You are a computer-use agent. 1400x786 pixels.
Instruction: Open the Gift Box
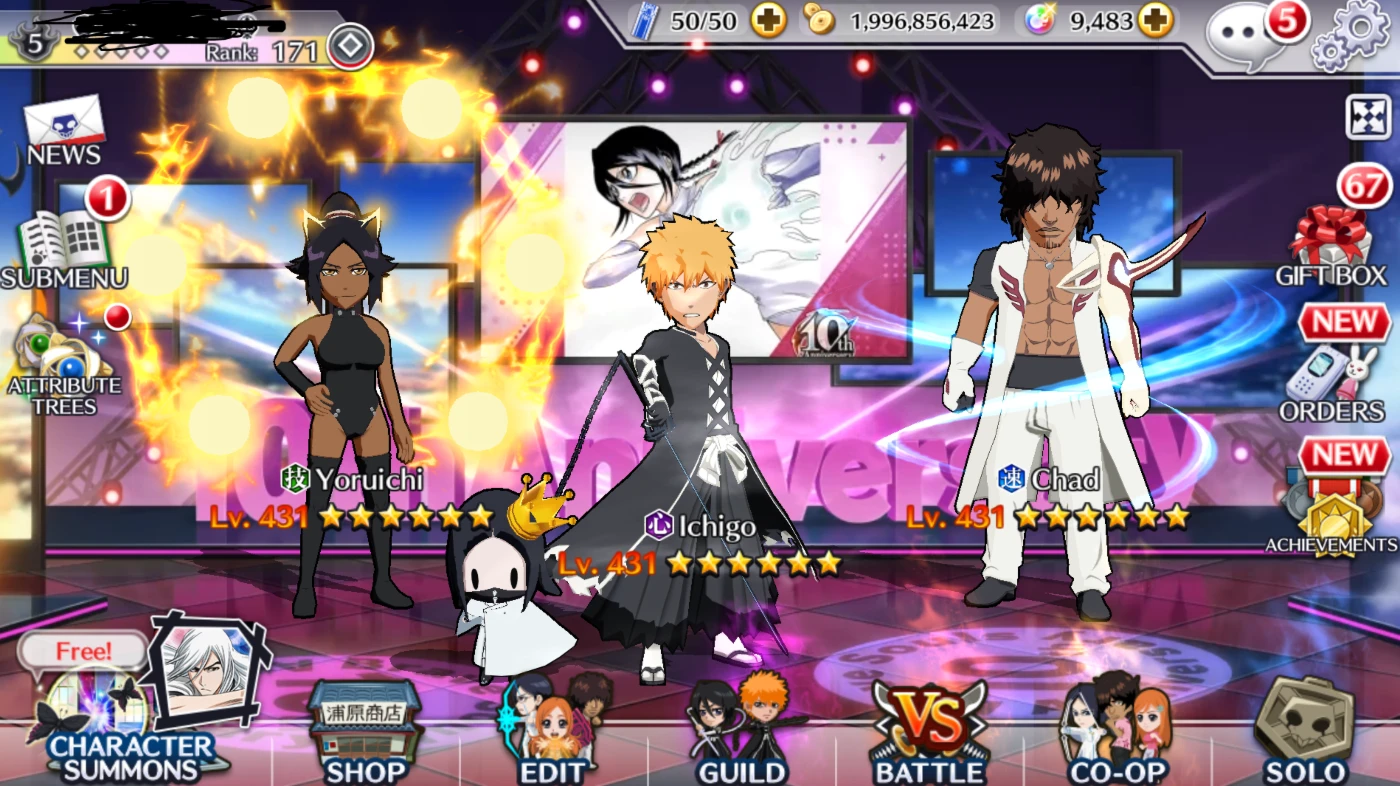[x=1330, y=245]
